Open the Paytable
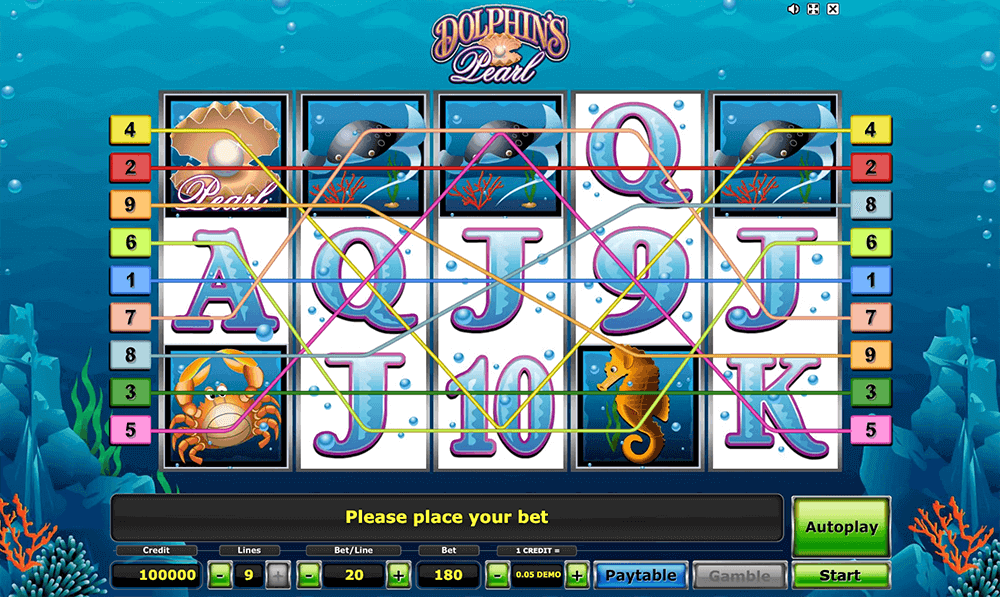 (641, 575)
